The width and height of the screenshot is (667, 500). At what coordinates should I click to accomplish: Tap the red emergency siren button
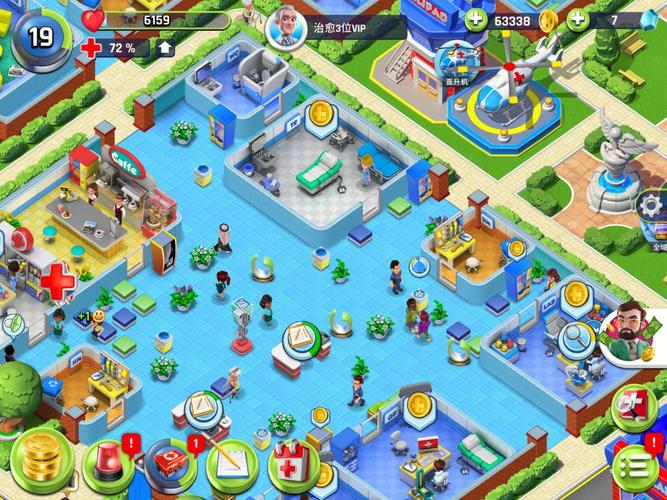(108, 464)
